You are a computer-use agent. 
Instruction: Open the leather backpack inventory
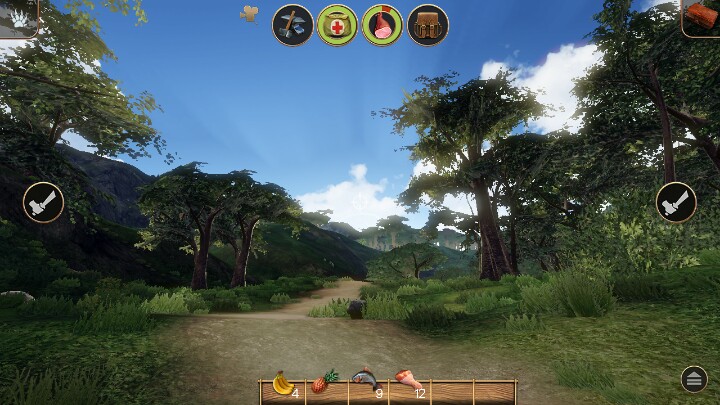click(427, 24)
